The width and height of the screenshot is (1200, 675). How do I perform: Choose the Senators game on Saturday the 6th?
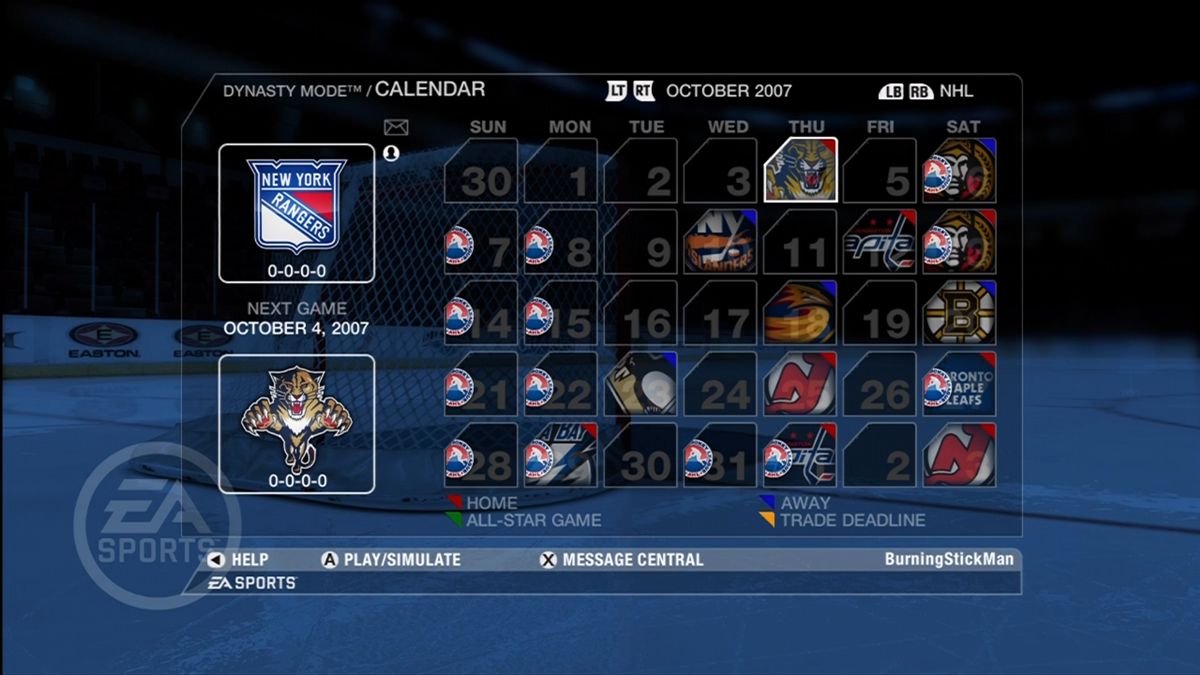coord(959,170)
